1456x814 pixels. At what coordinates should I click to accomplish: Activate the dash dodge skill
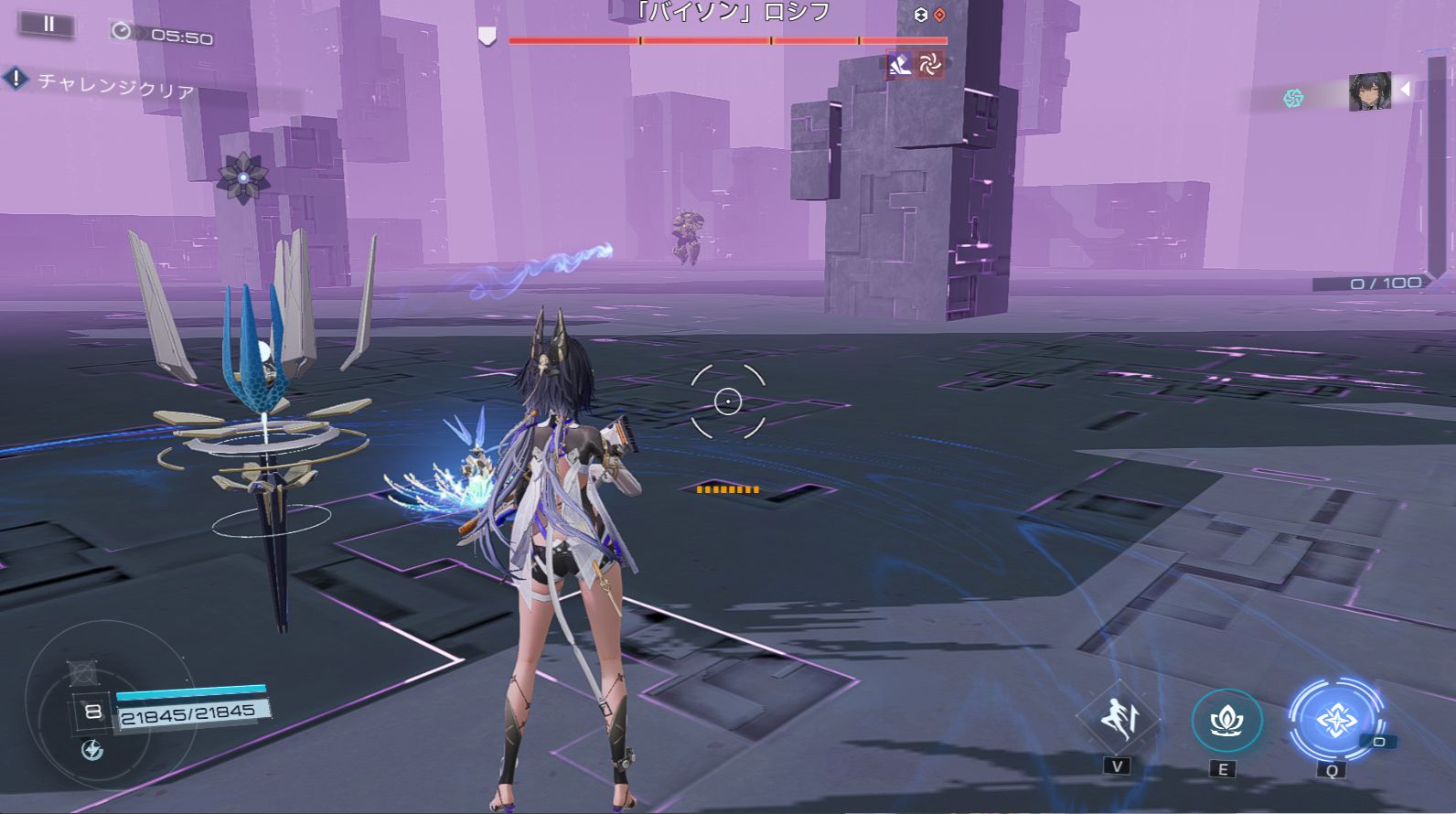[x=1118, y=720]
